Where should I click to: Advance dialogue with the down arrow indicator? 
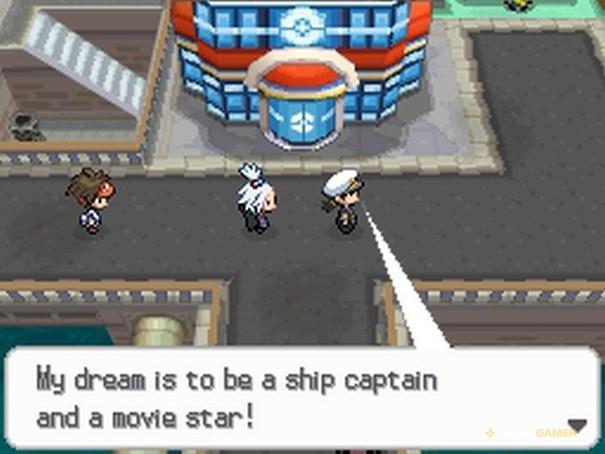(x=577, y=425)
